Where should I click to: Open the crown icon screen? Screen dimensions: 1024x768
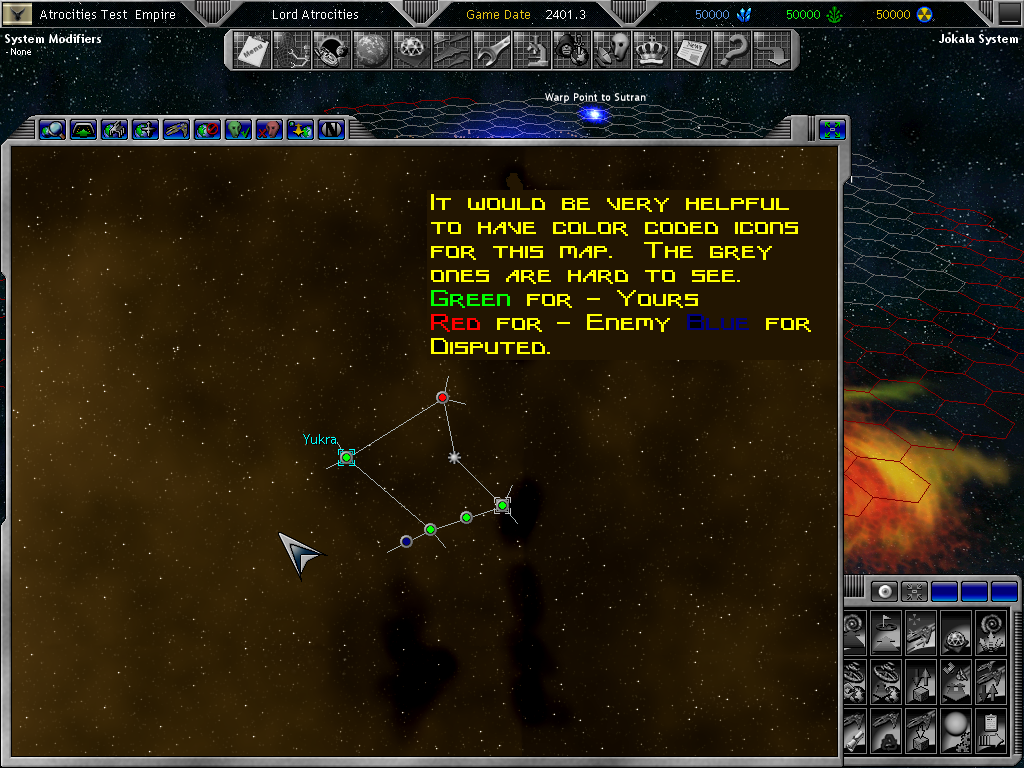click(651, 50)
